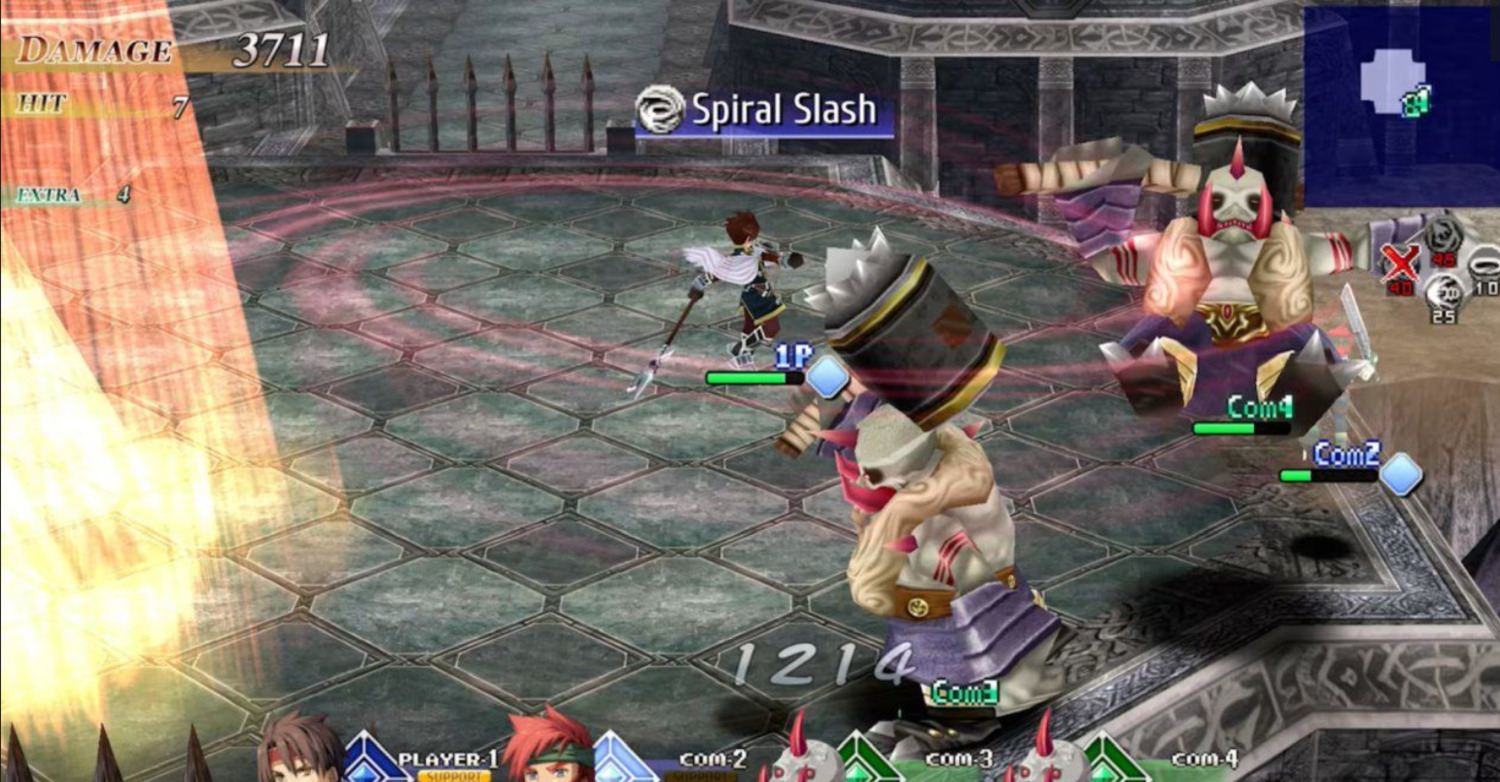The width and height of the screenshot is (1500, 782).
Task: Choose the skill crossed out with red X
Action: pyautogui.click(x=1401, y=264)
